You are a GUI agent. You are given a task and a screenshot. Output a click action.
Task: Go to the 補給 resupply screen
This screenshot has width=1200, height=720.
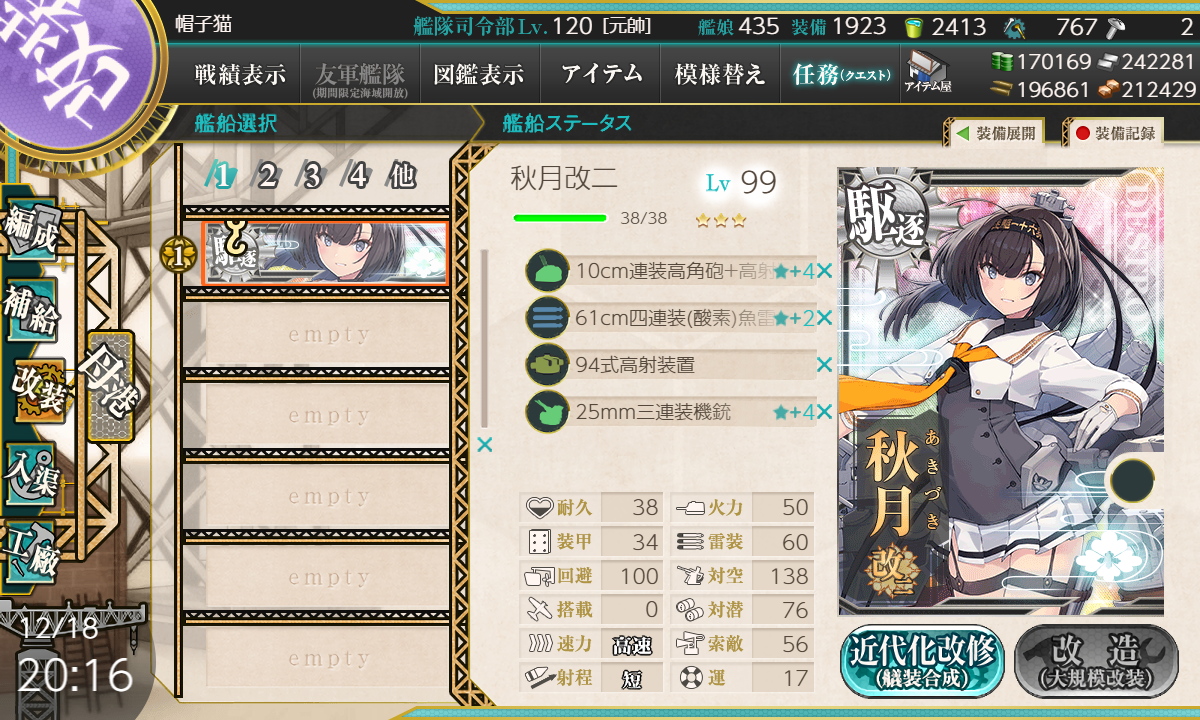[30, 312]
